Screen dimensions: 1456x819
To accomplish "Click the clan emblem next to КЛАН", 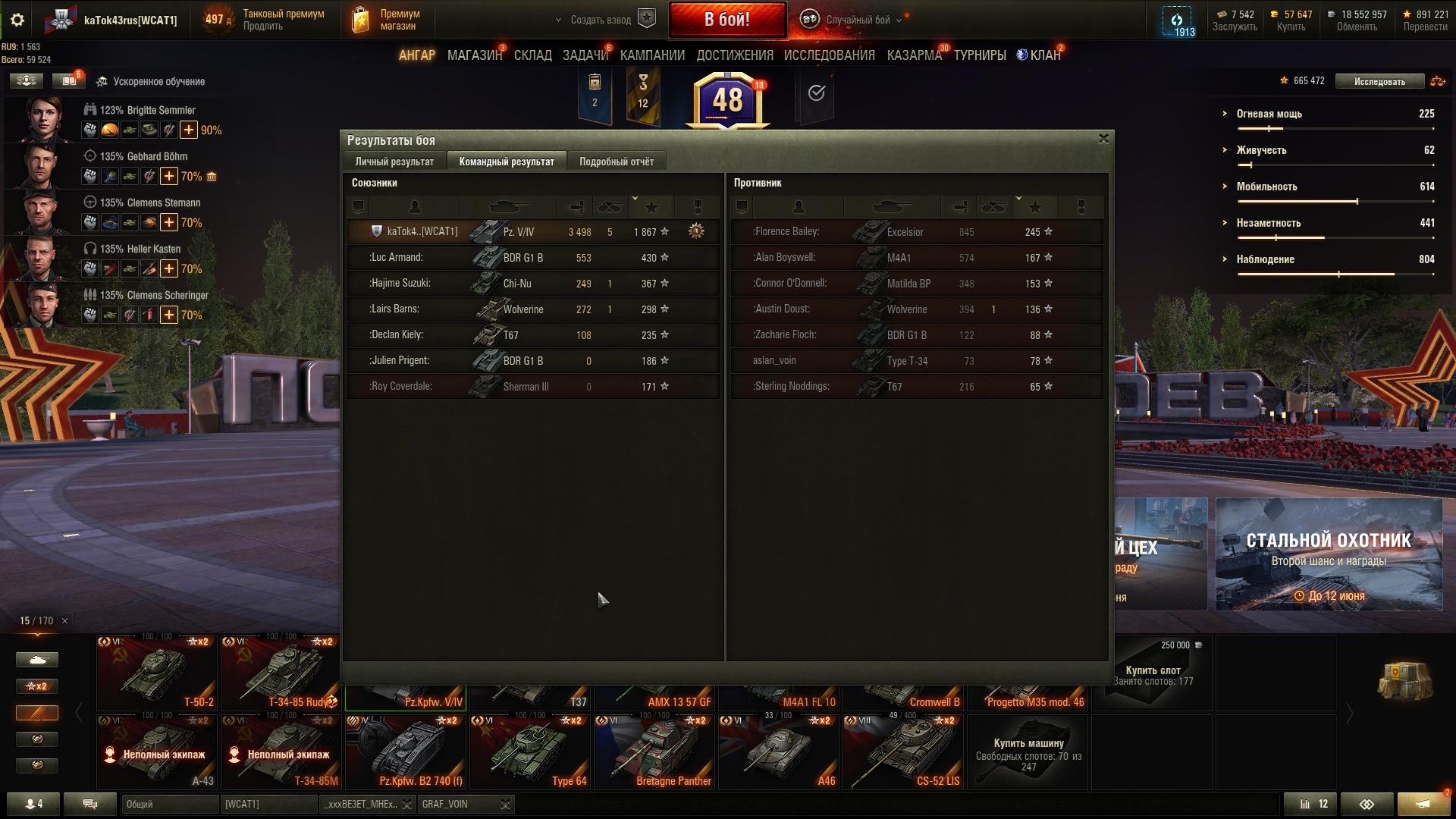I will click(x=1021, y=54).
